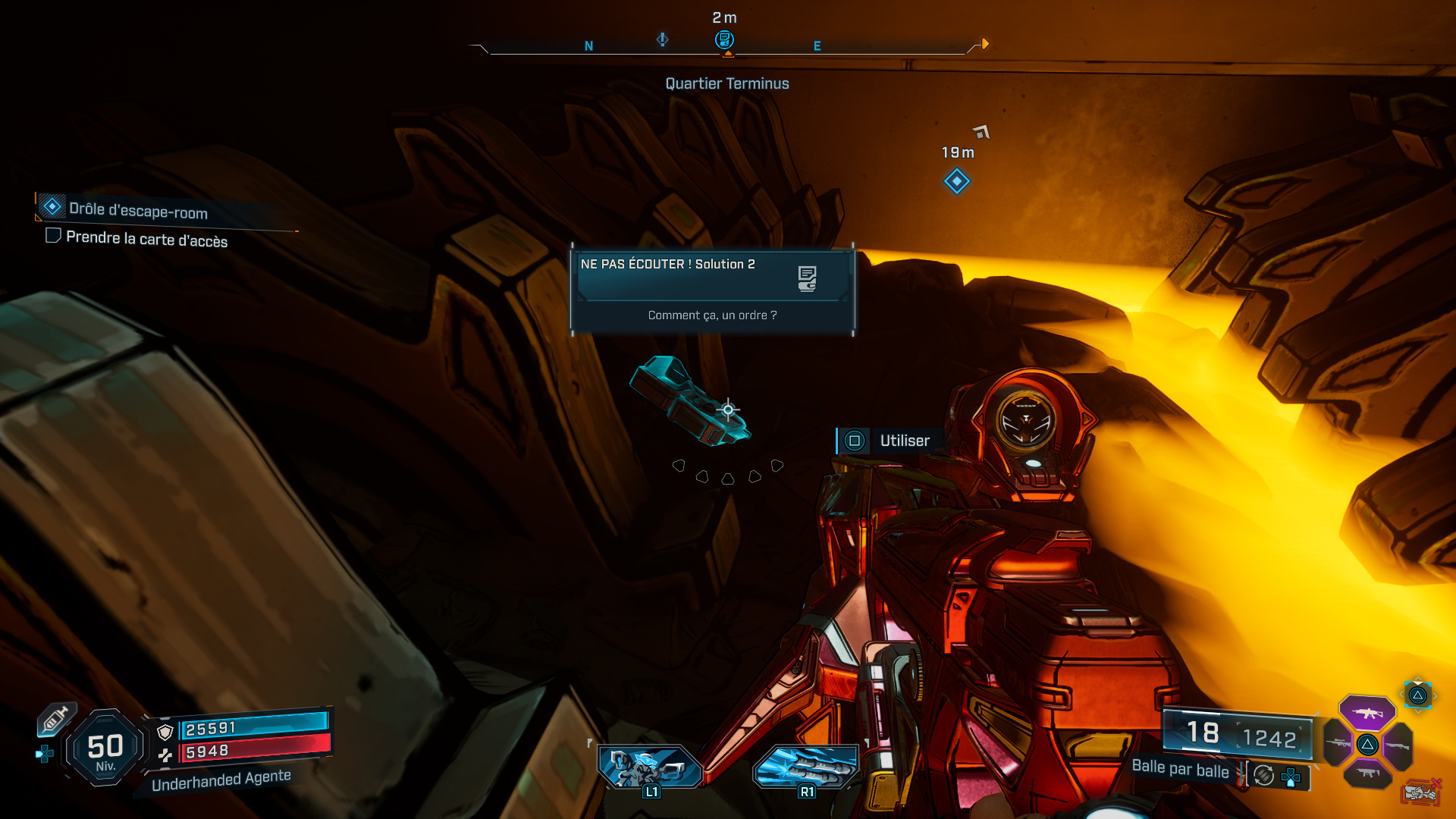Select the sniper rifle weapon slot
Image resolution: width=1456 pixels, height=819 pixels.
[1338, 743]
